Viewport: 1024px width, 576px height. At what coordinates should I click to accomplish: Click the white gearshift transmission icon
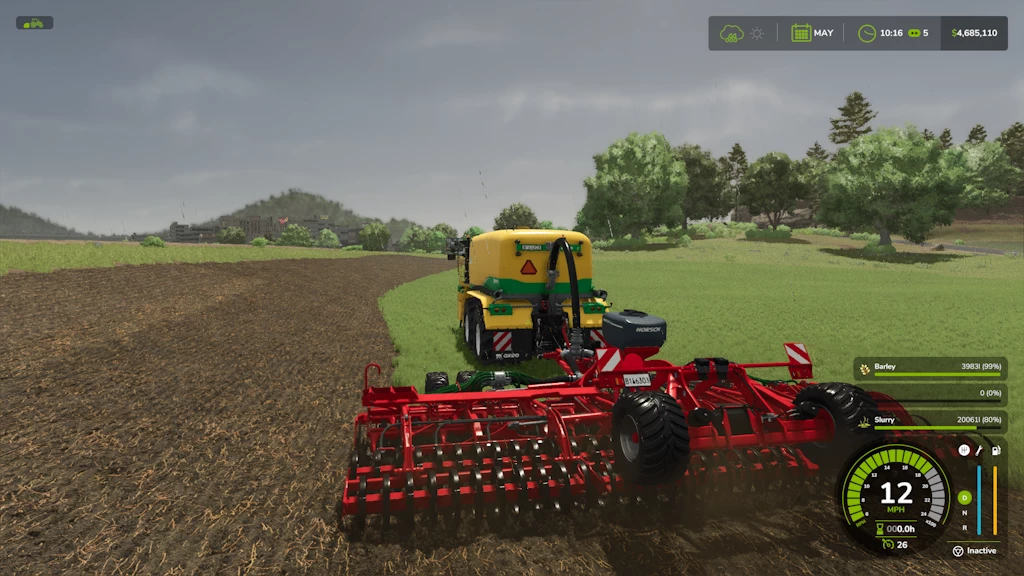[x=964, y=451]
